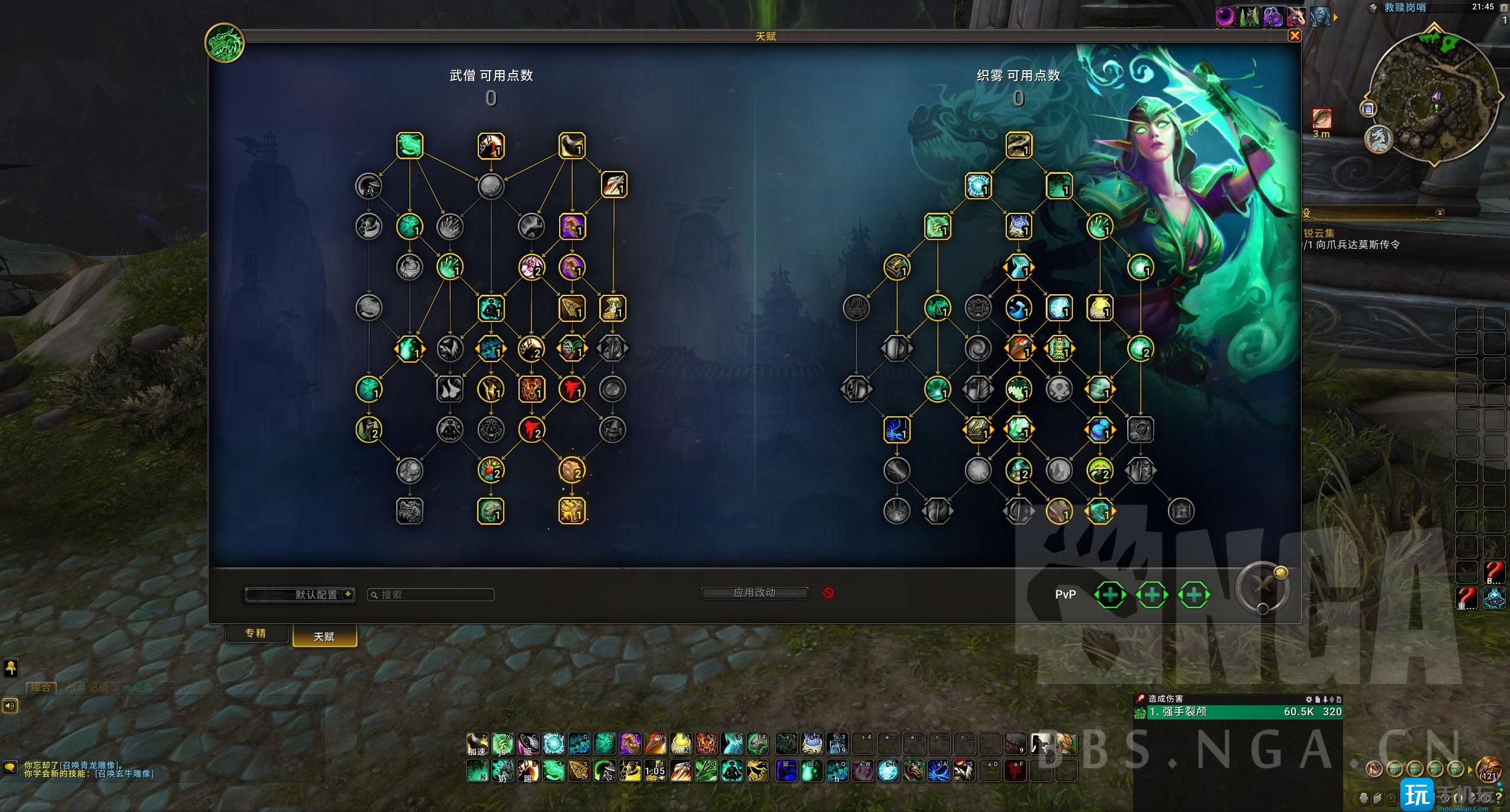1510x812 pixels.
Task: Activate the red question mark action button
Action: (x=1493, y=571)
